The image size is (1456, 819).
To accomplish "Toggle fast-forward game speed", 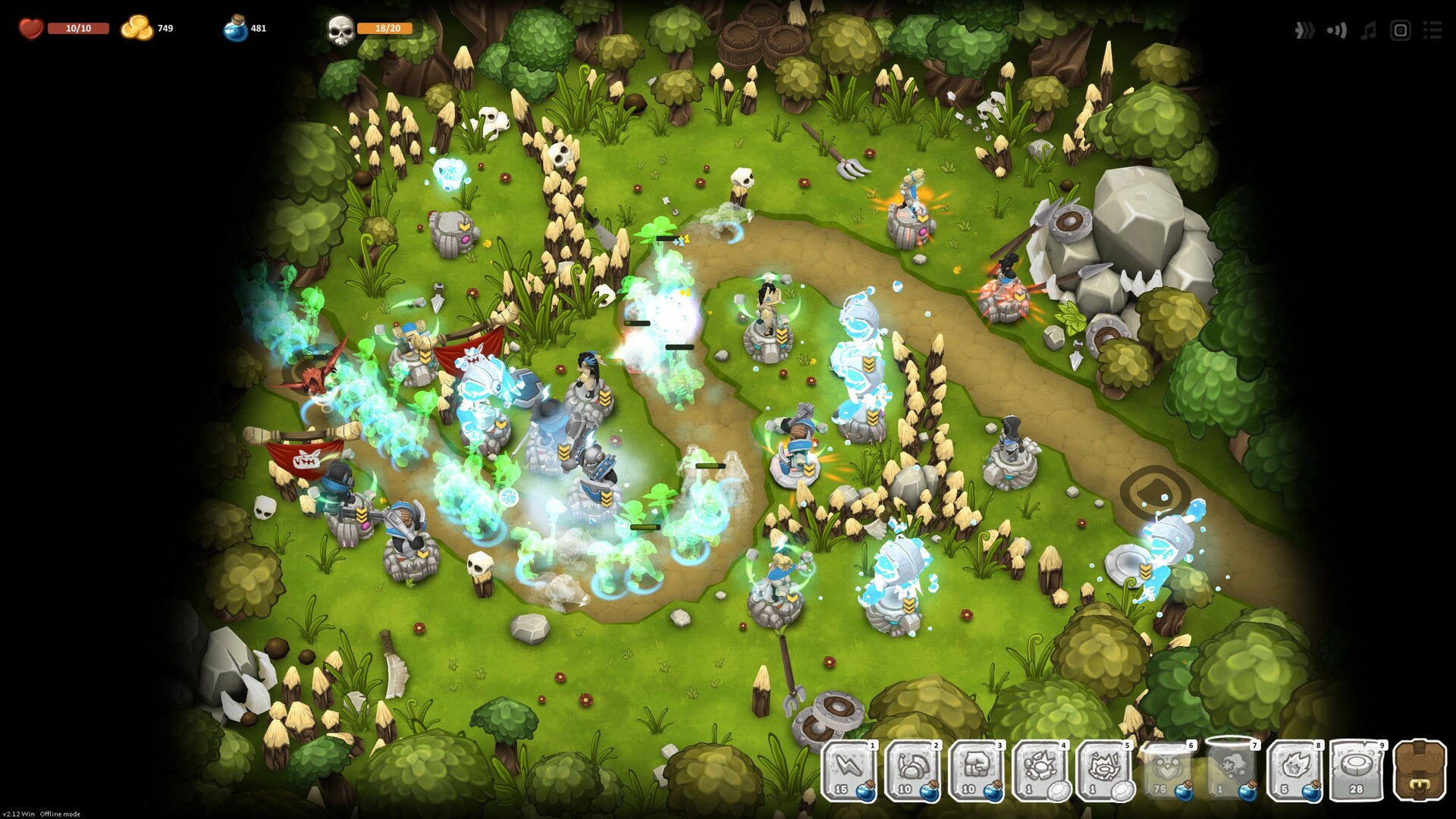I will pos(1304,30).
